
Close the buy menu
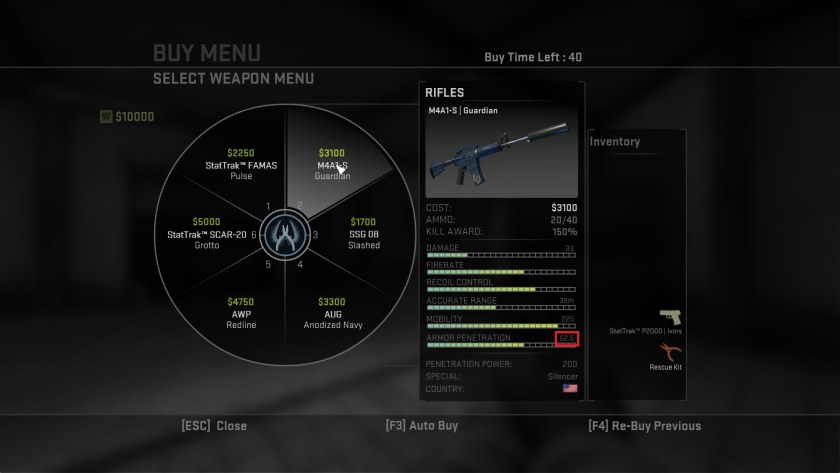(x=214, y=425)
